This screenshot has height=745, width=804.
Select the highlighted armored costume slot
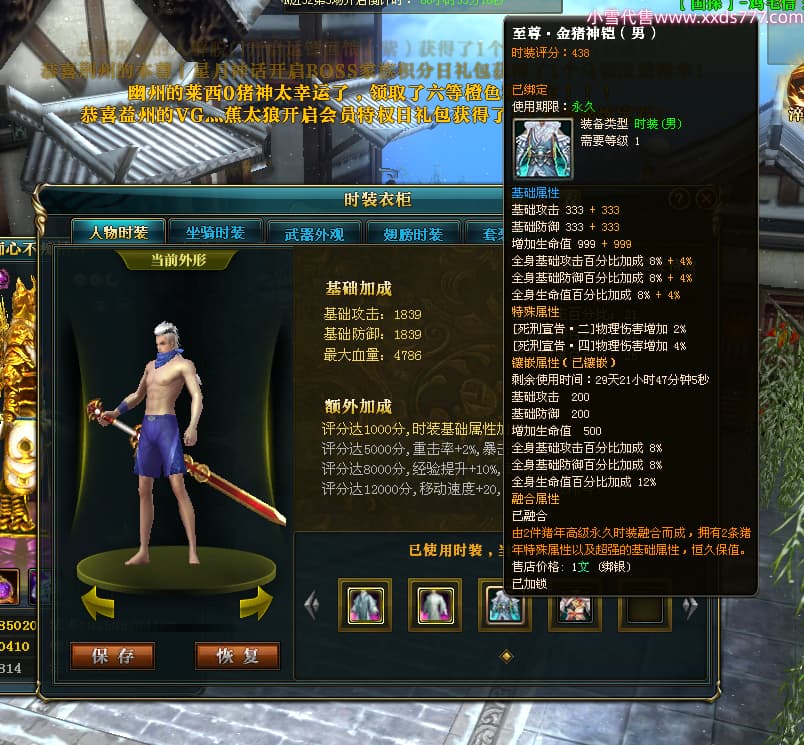pyautogui.click(x=502, y=604)
